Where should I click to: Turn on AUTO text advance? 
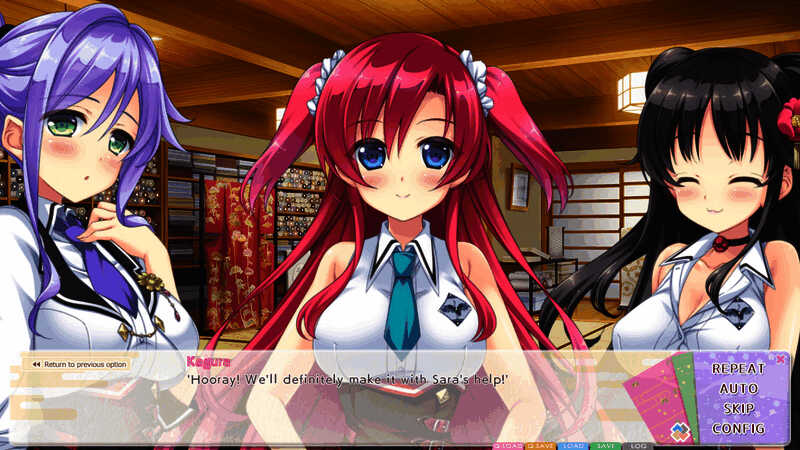coord(738,388)
